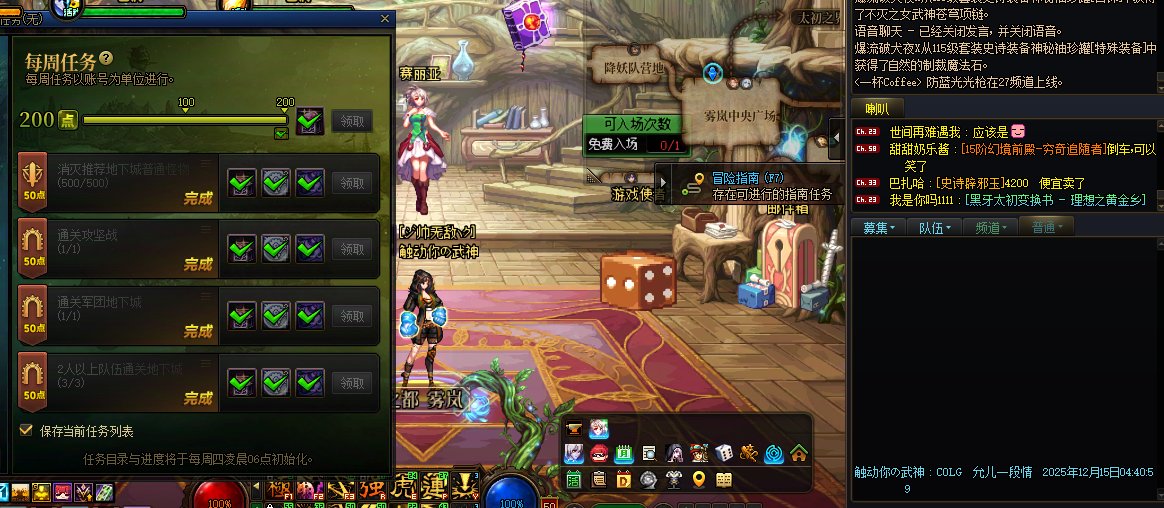Claim the 200-point weekly reward
Screen dimensions: 1164x508
tap(352, 121)
